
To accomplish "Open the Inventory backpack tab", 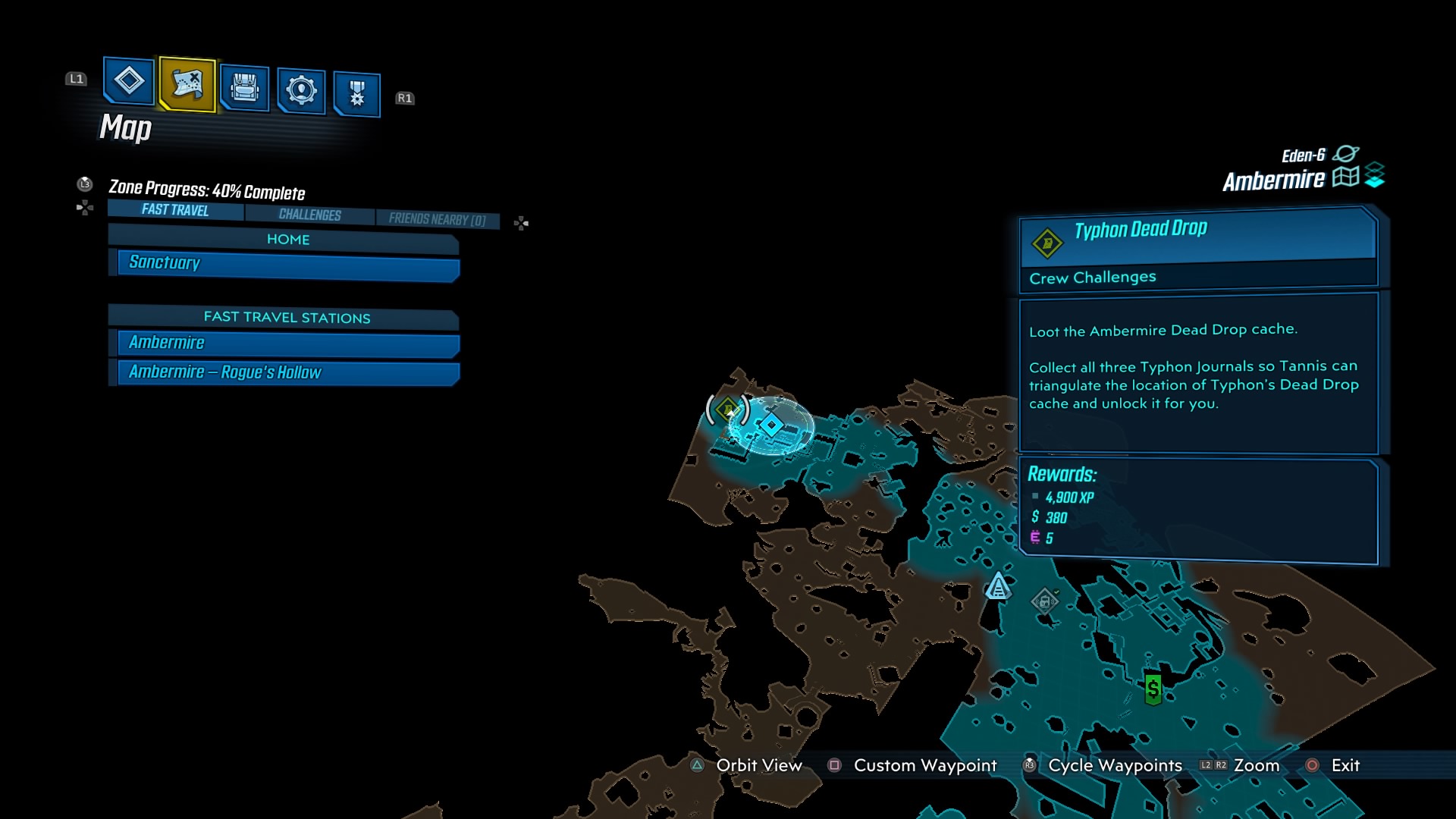I will pos(244,88).
